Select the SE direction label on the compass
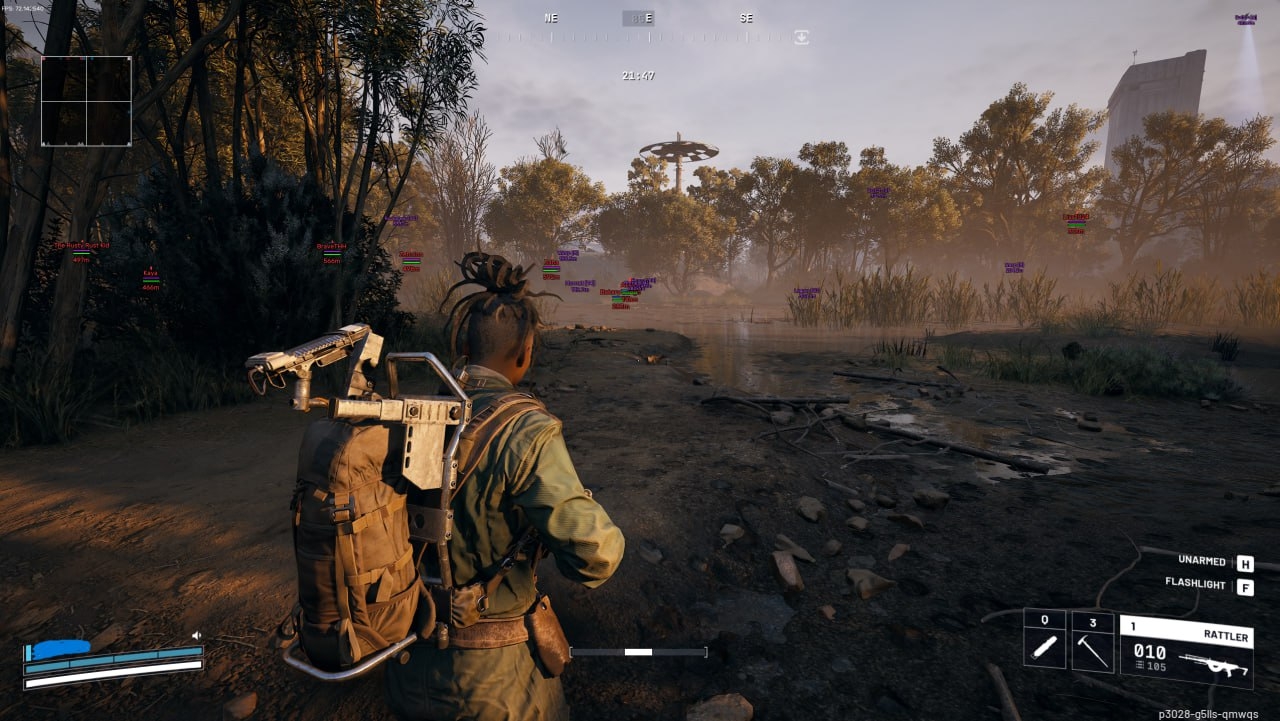1280x721 pixels. pyautogui.click(x=745, y=18)
